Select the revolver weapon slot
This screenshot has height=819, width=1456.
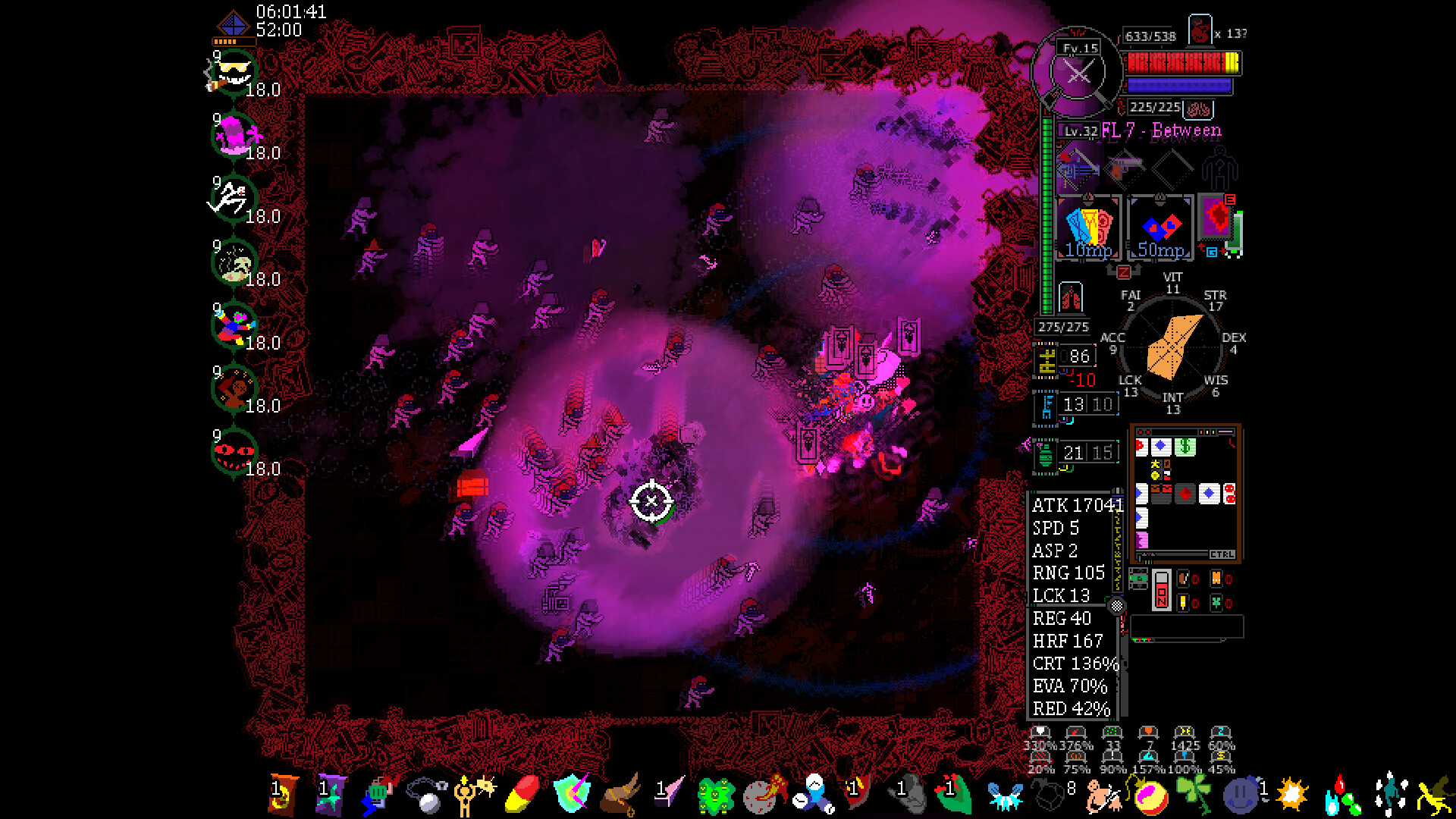(1125, 168)
